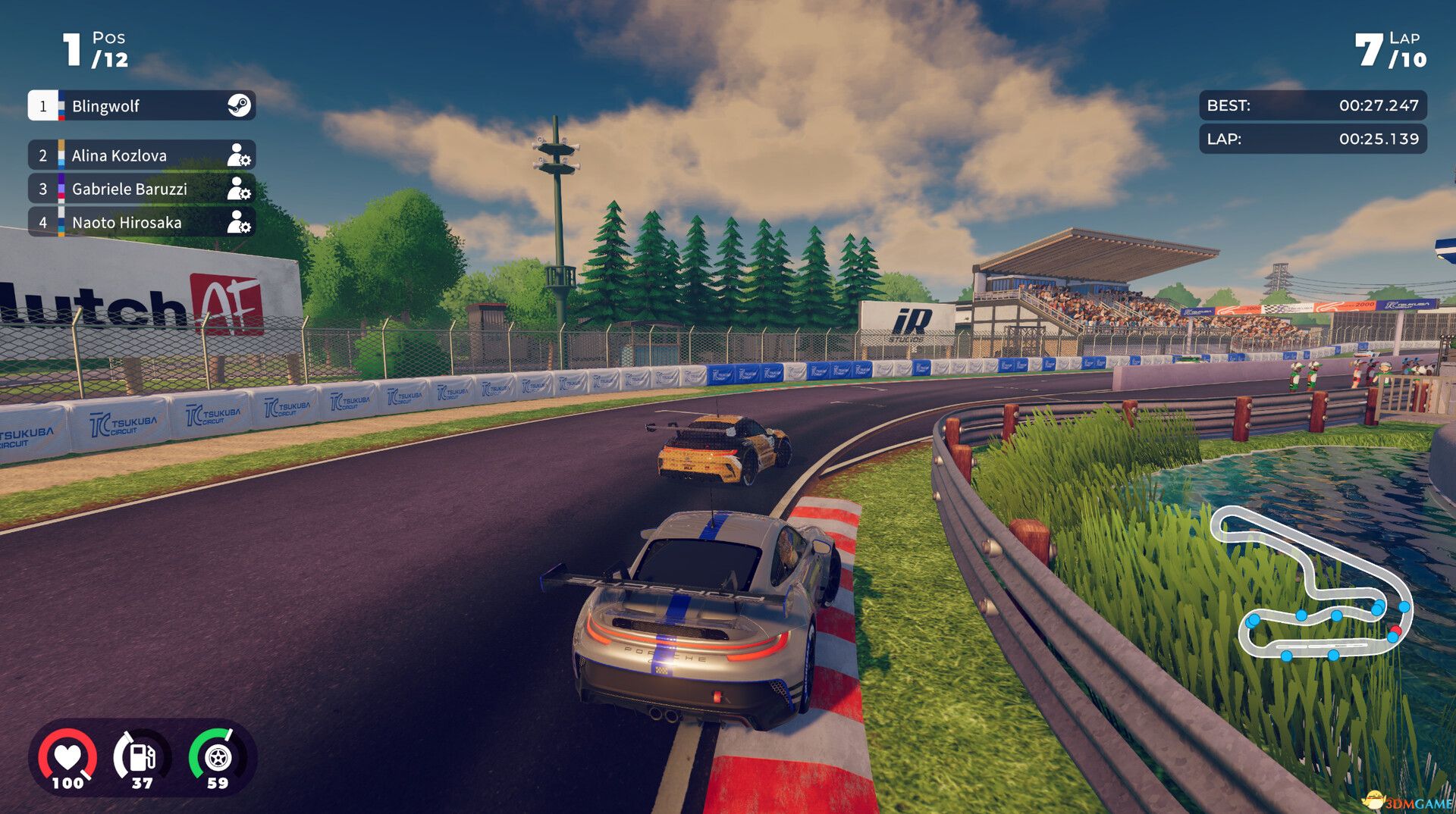
Task: Click the Steam icon beside Blingwolf
Action: pyautogui.click(x=239, y=106)
